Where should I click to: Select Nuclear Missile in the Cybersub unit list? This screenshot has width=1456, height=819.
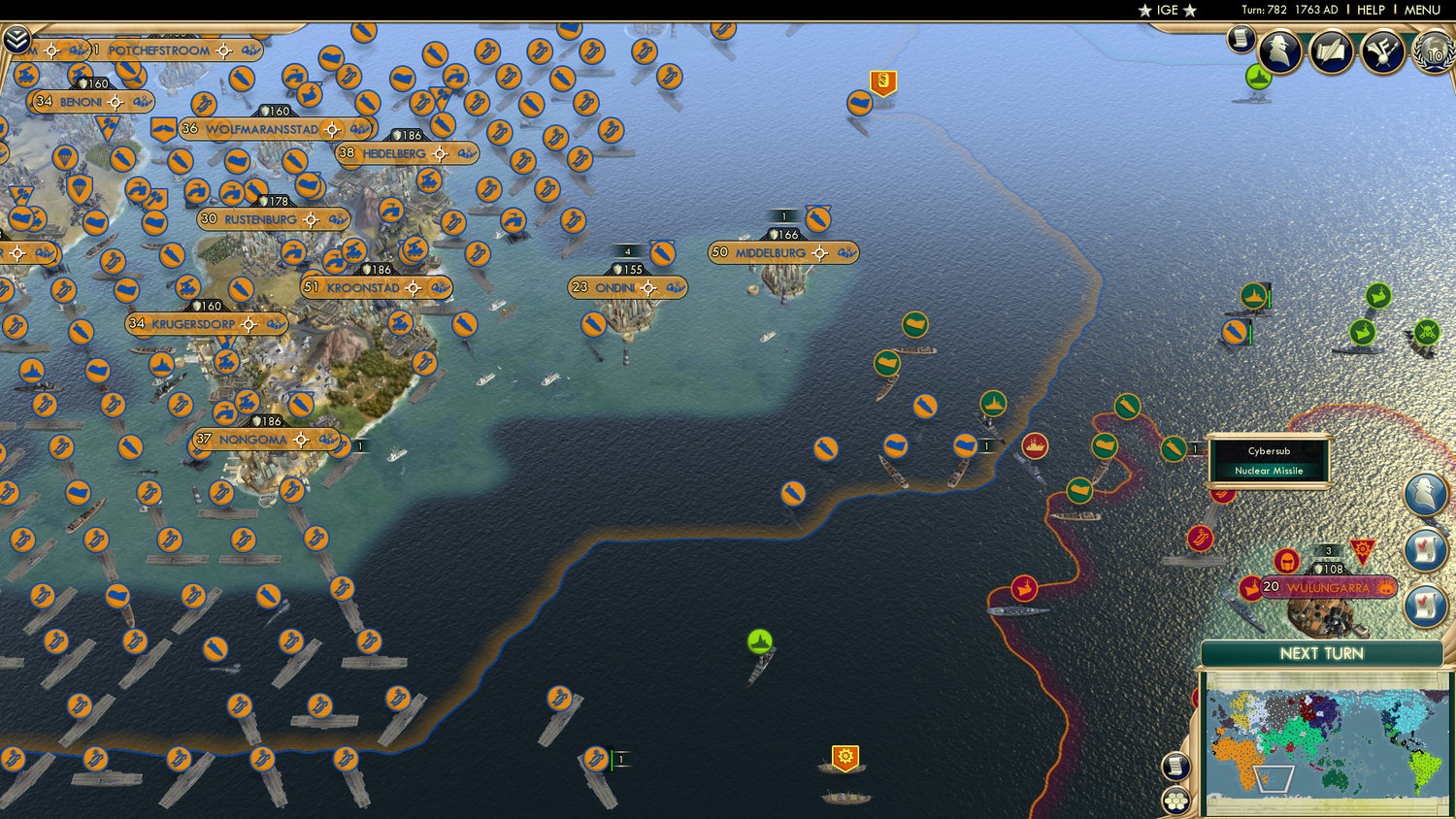[x=1270, y=471]
